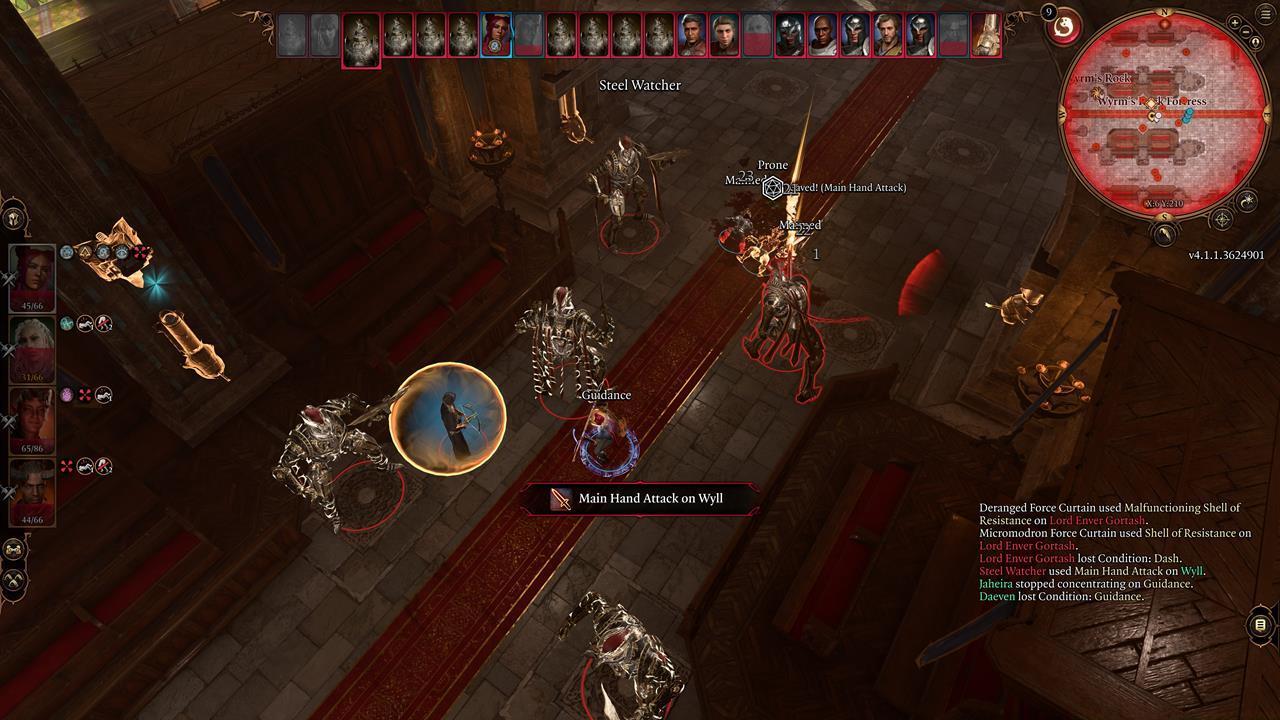Click the minimap zoom-in plus control
Image resolution: width=1280 pixels, height=720 pixels.
pyautogui.click(x=1234, y=24)
